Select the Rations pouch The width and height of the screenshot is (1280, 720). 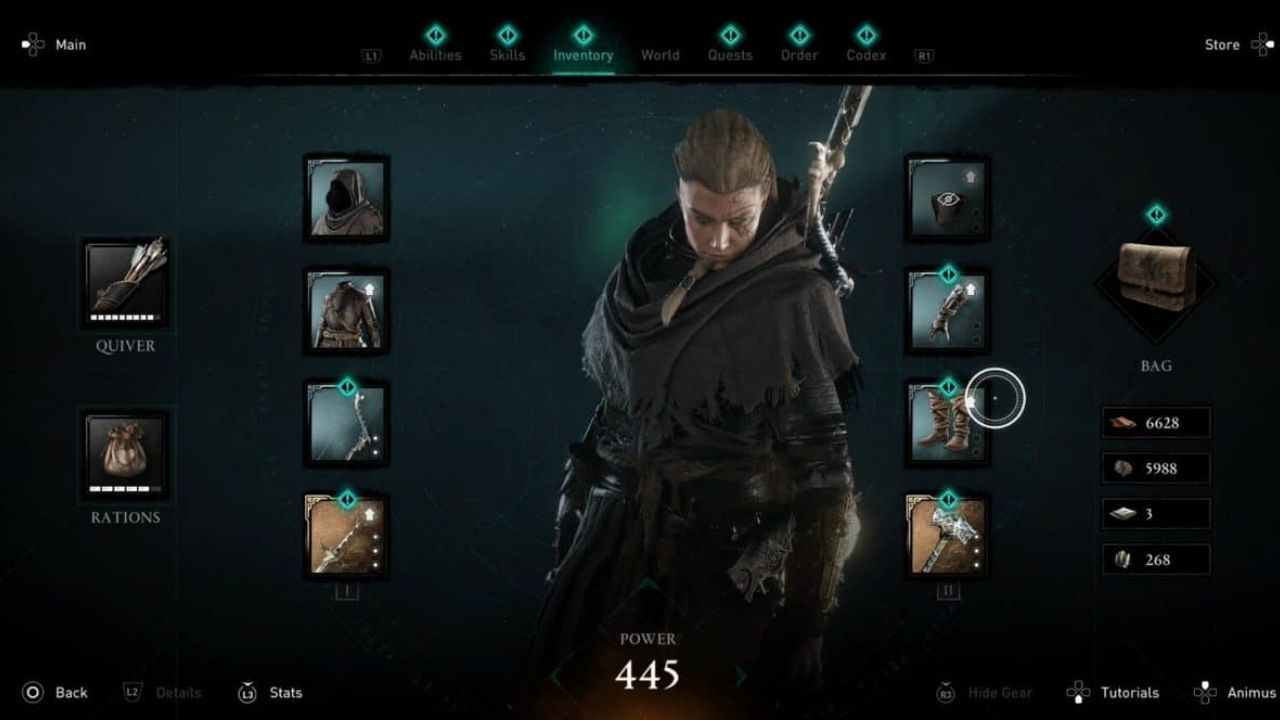tap(126, 456)
